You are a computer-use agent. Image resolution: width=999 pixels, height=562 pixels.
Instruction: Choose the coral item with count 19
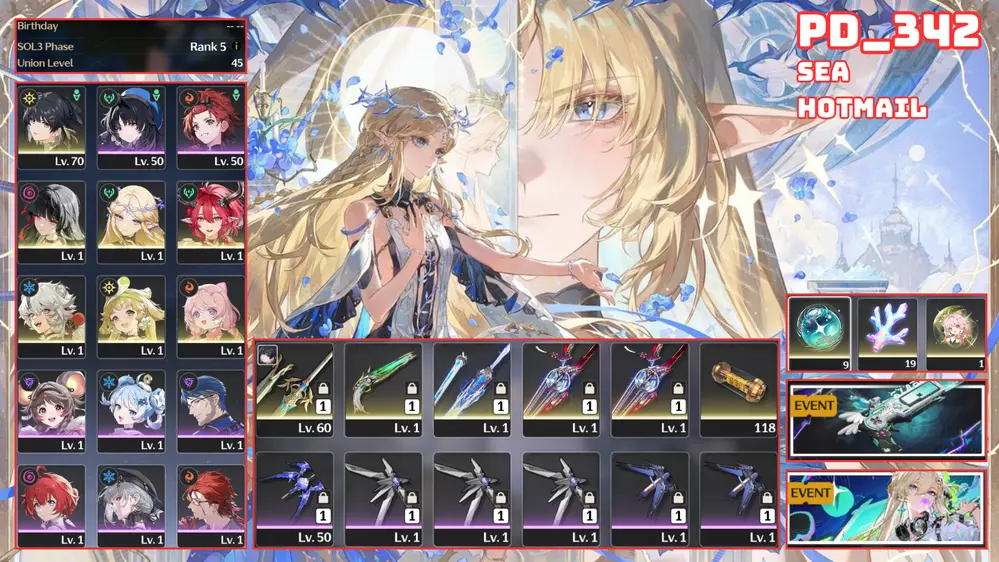(887, 335)
